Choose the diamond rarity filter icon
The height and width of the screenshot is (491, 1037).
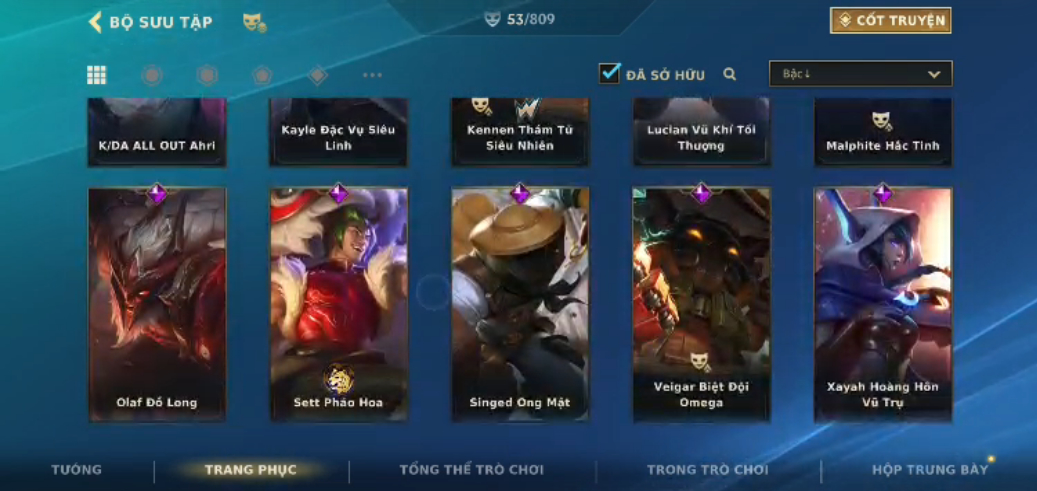[x=317, y=75]
